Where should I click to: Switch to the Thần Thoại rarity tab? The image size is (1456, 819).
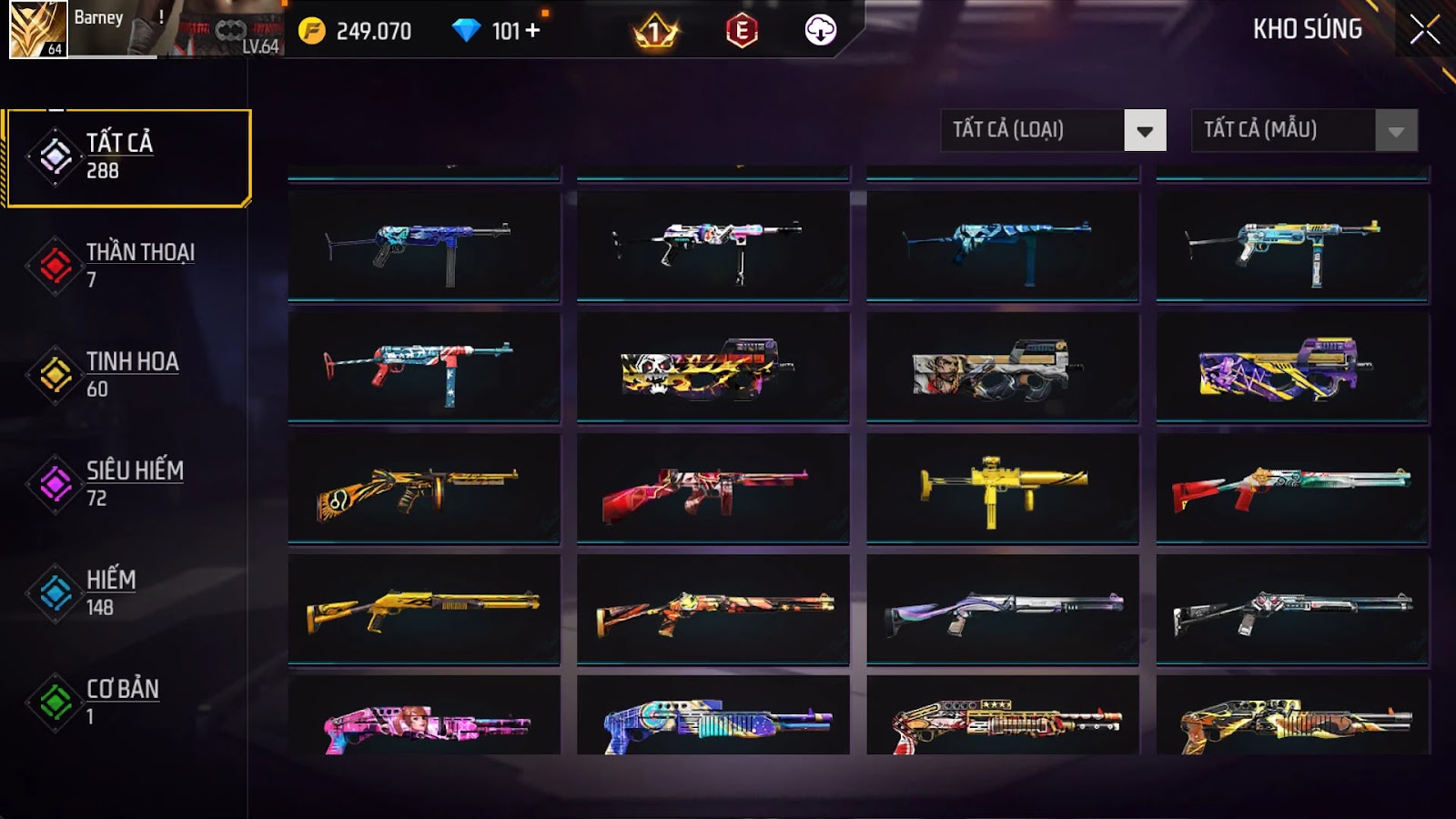pyautogui.click(x=126, y=265)
